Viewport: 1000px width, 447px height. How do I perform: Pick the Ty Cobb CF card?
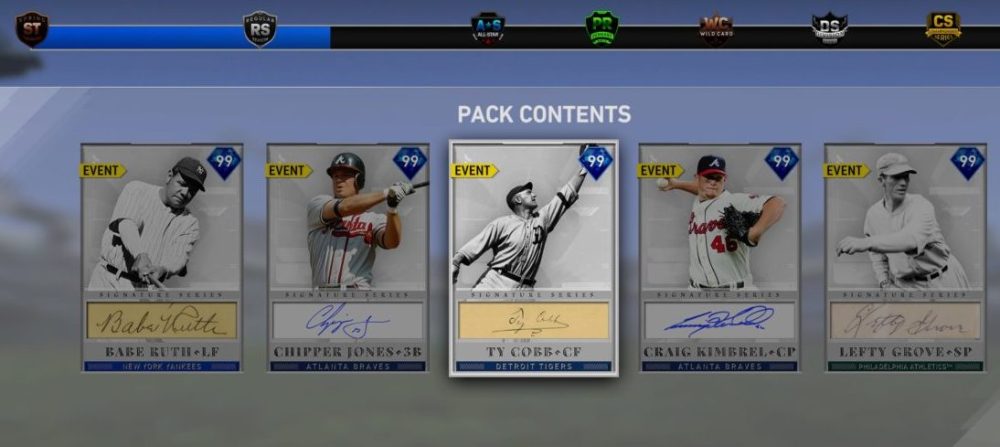click(x=533, y=258)
